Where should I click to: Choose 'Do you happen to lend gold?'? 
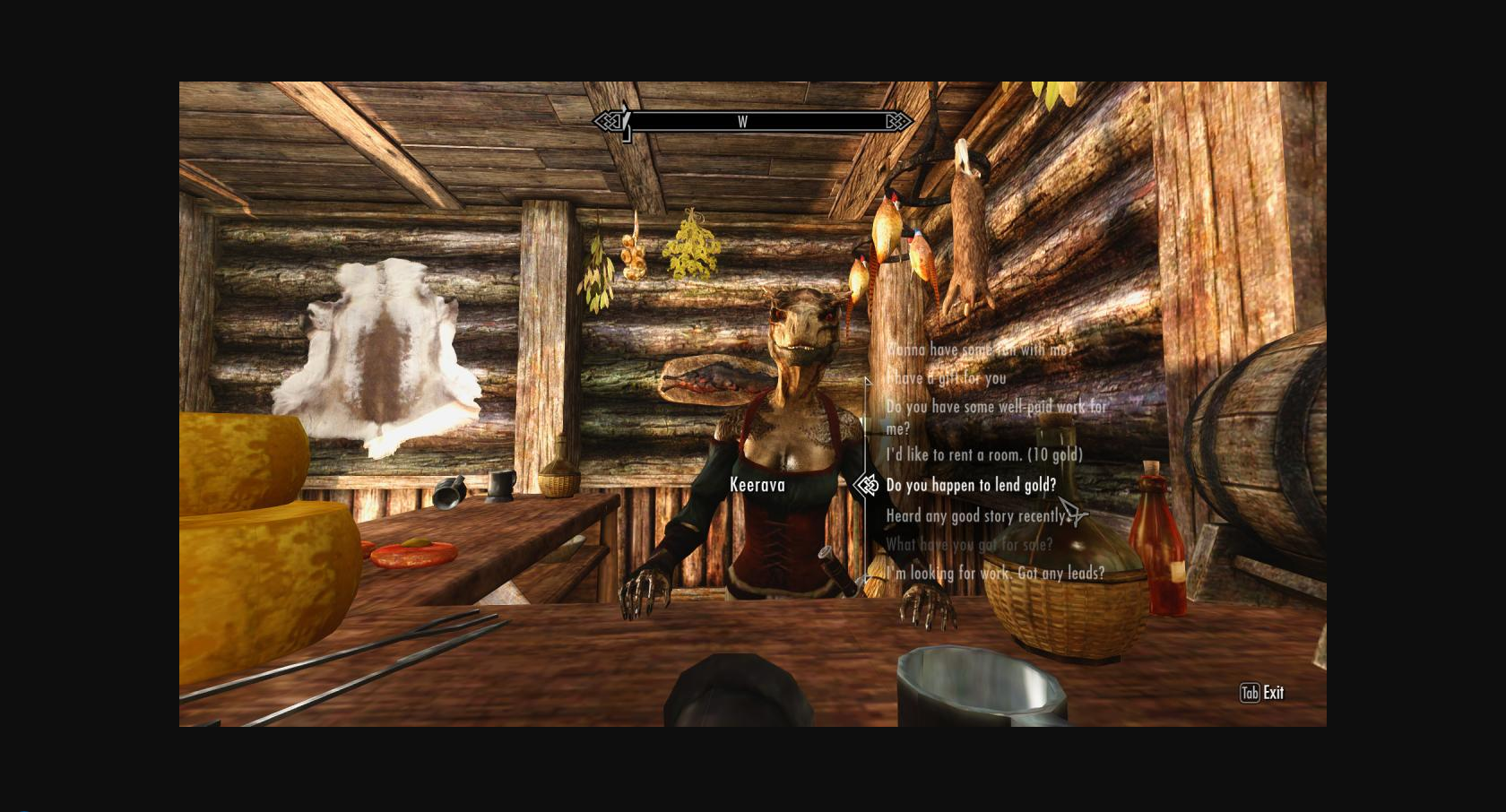(x=970, y=486)
